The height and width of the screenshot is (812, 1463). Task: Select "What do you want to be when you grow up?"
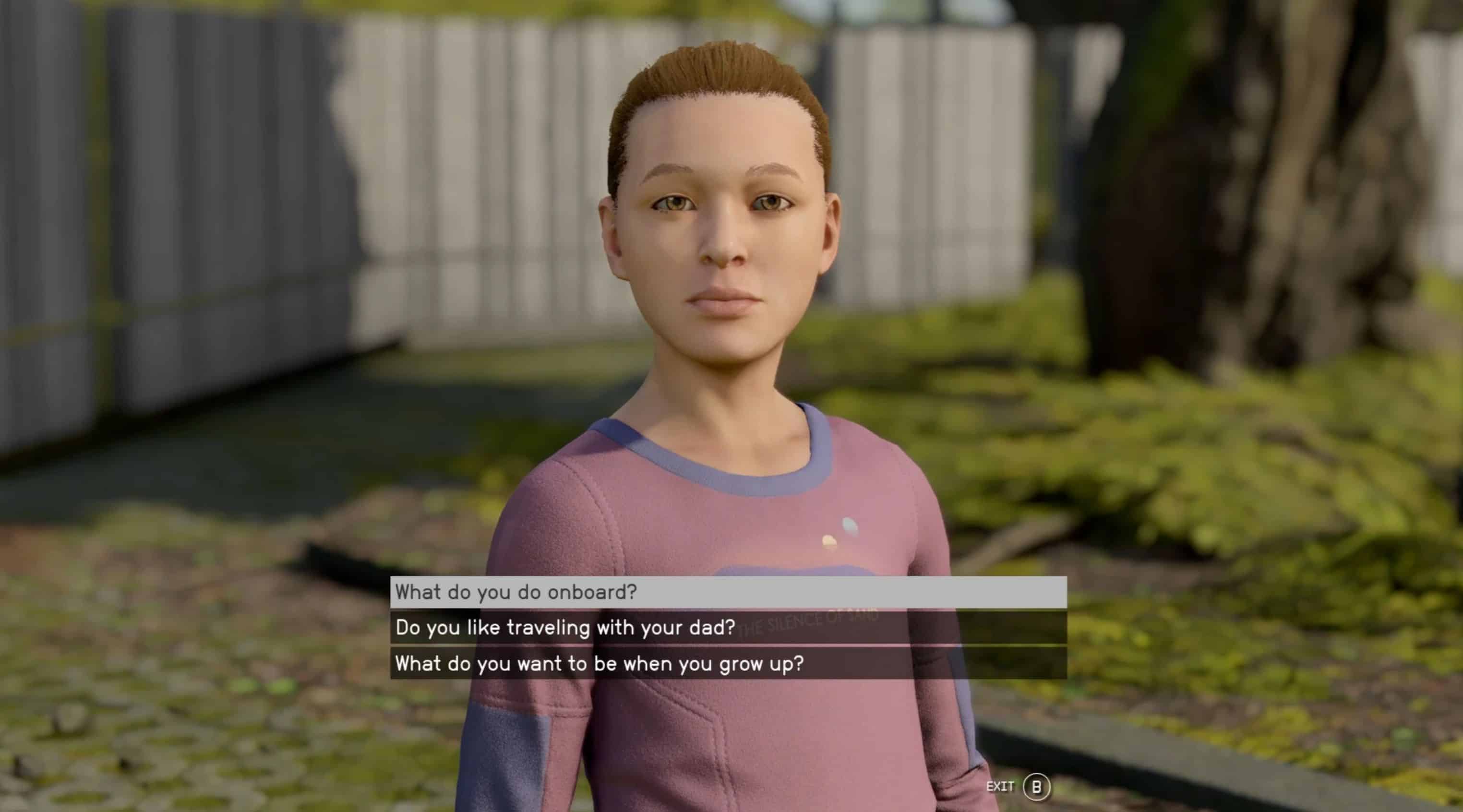click(728, 663)
